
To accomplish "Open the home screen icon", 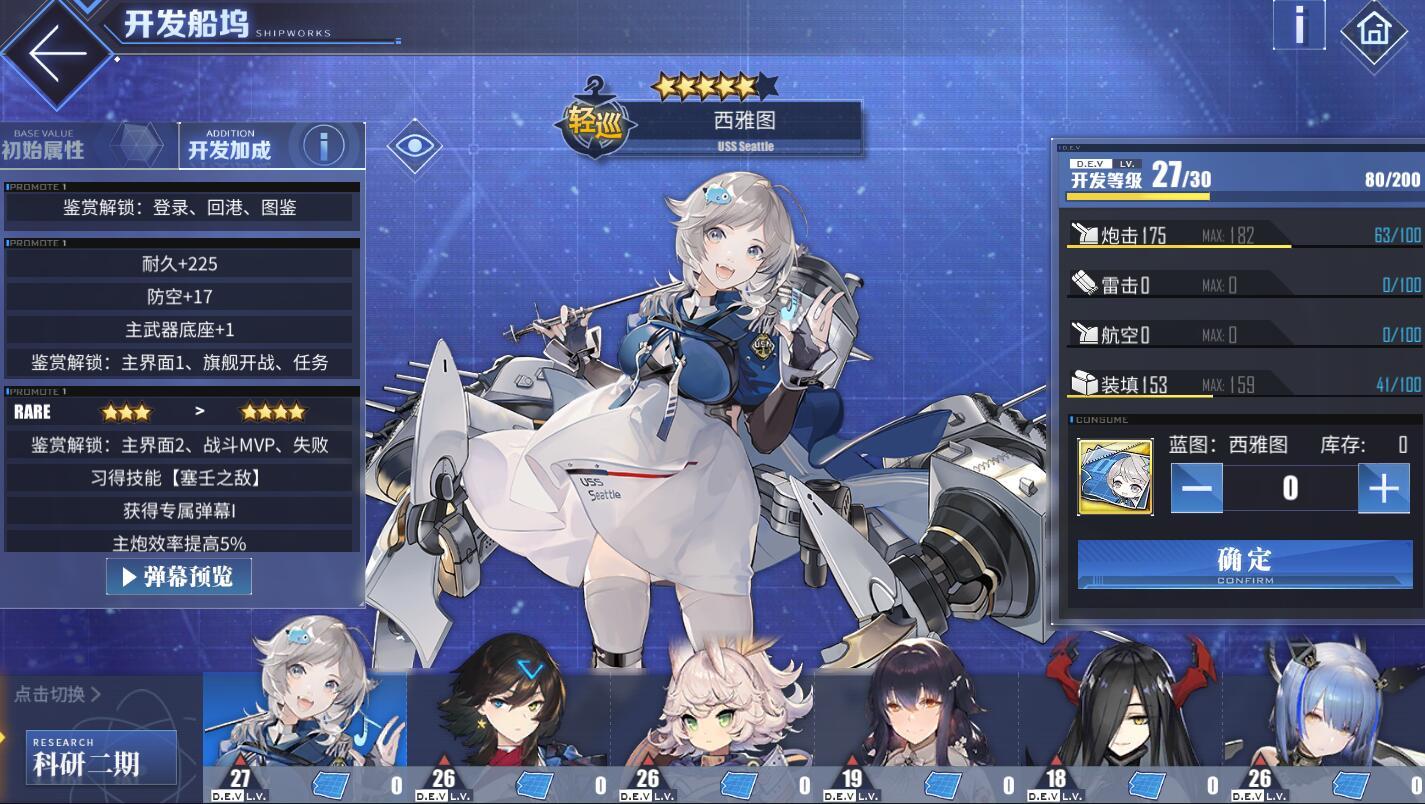I will tap(1373, 30).
